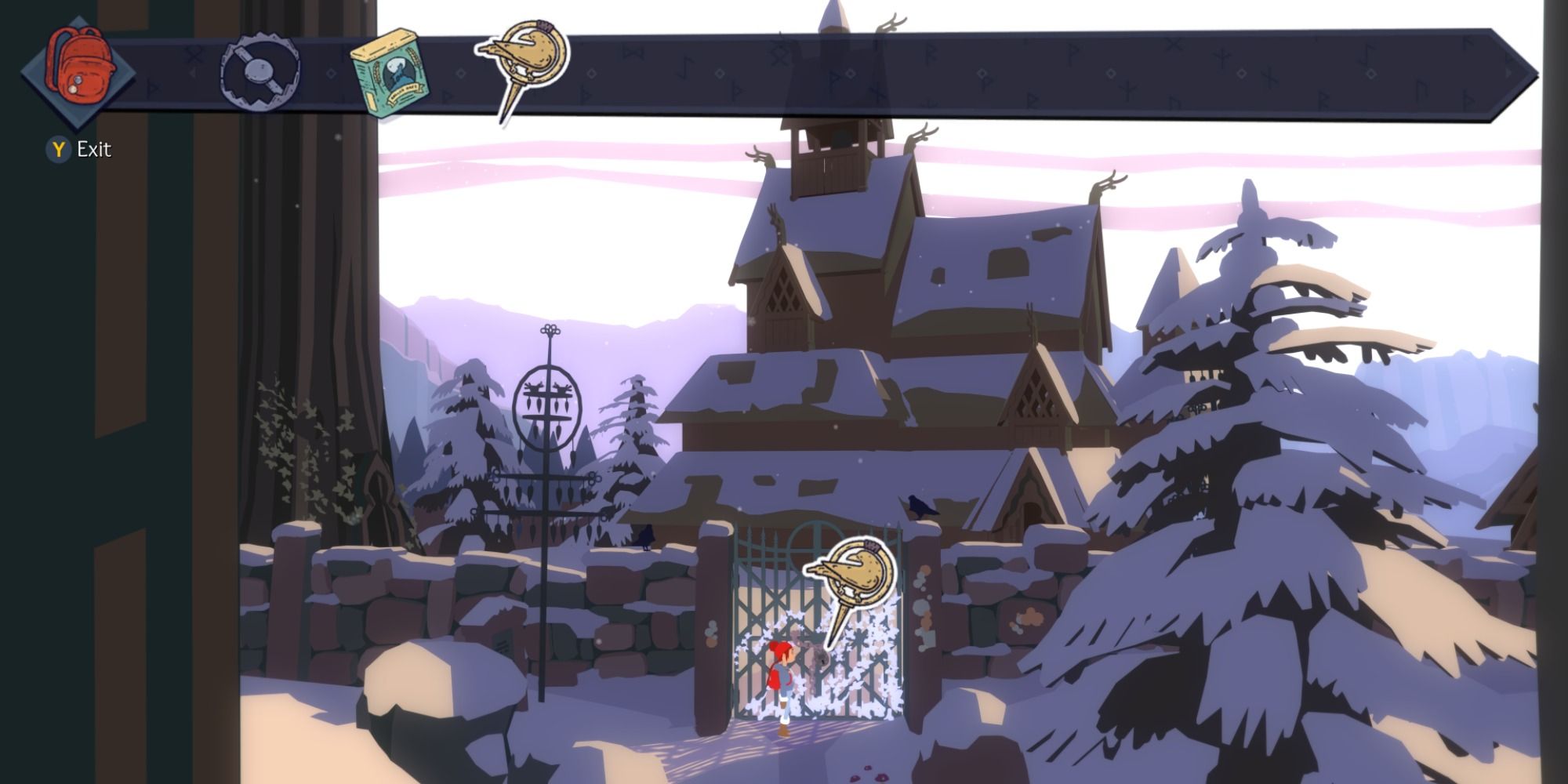
Task: Open the red backpack inventory icon
Action: point(78,63)
